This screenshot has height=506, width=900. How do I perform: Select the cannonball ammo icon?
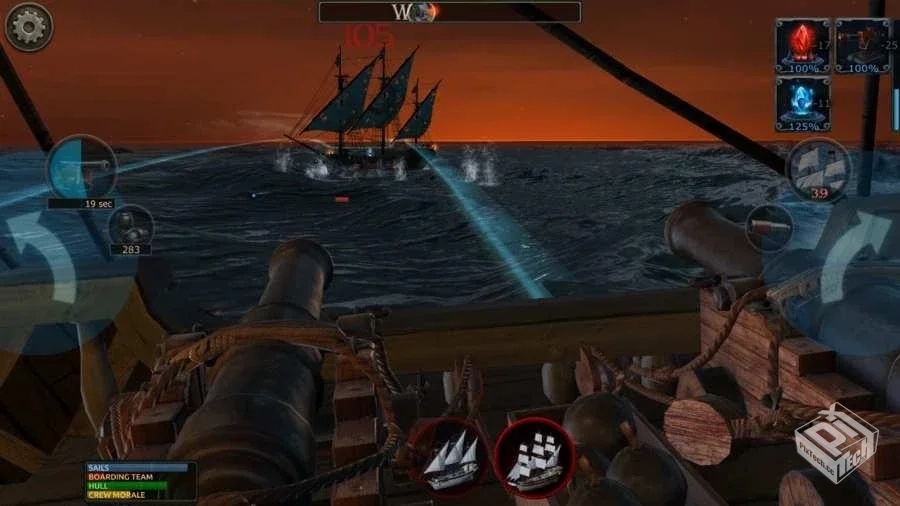click(131, 226)
